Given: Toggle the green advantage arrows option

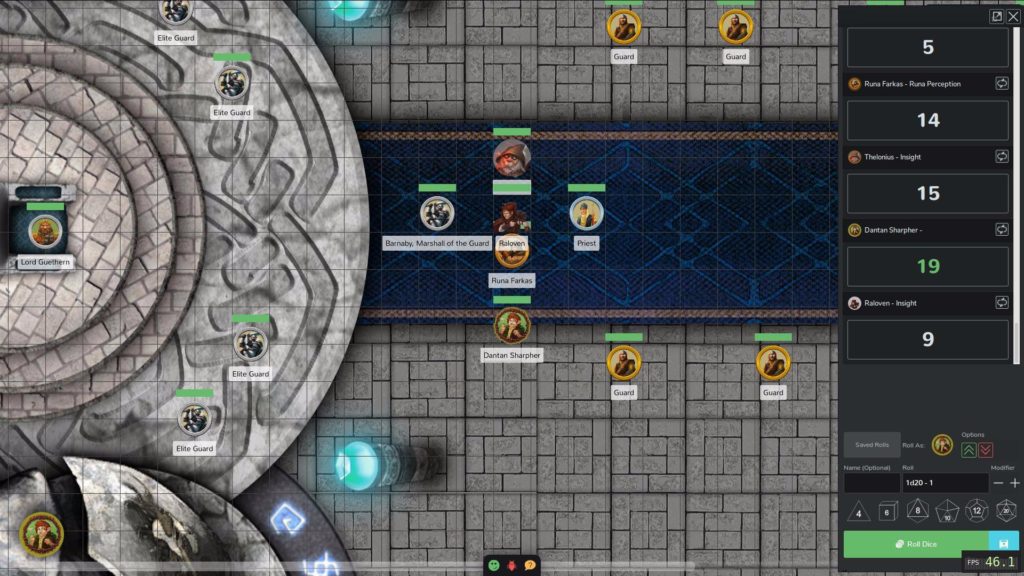Looking at the screenshot, I should (969, 451).
